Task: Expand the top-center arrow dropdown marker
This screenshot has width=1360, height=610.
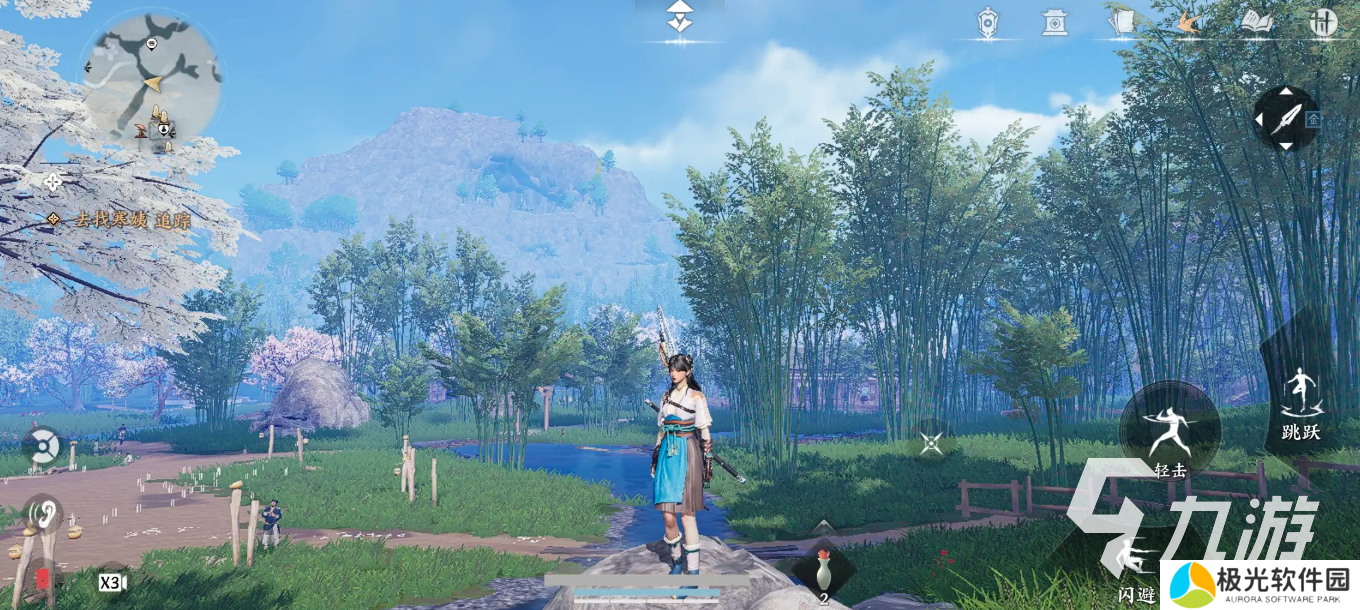Action: (679, 18)
